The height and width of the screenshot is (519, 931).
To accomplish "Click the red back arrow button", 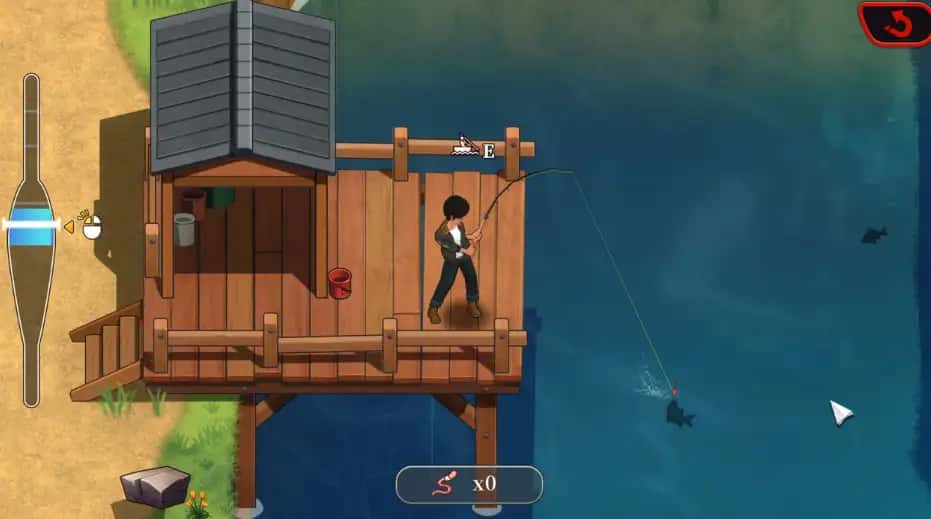I will 896,23.
